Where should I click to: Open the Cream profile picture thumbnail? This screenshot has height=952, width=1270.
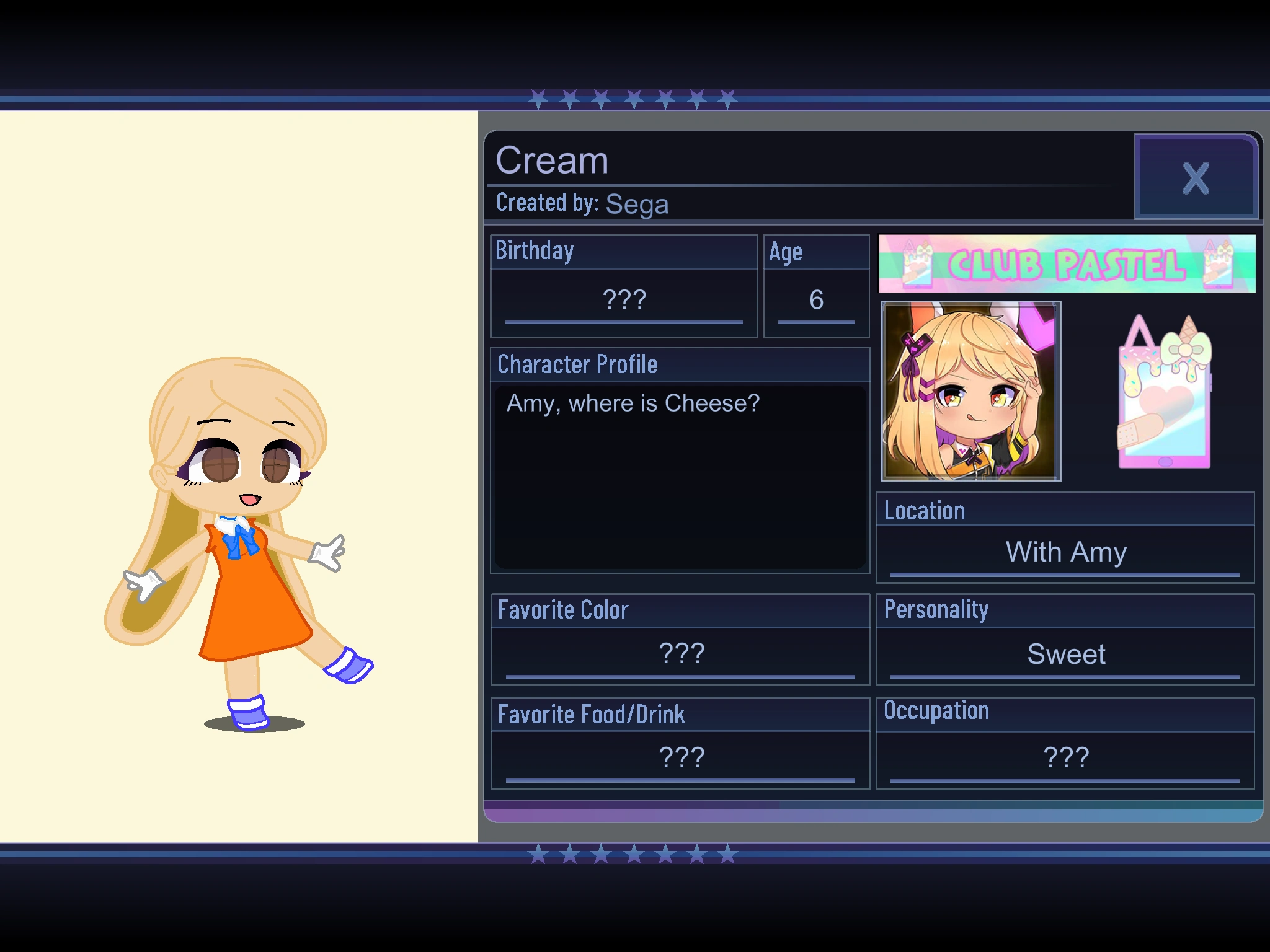pyautogui.click(x=970, y=394)
